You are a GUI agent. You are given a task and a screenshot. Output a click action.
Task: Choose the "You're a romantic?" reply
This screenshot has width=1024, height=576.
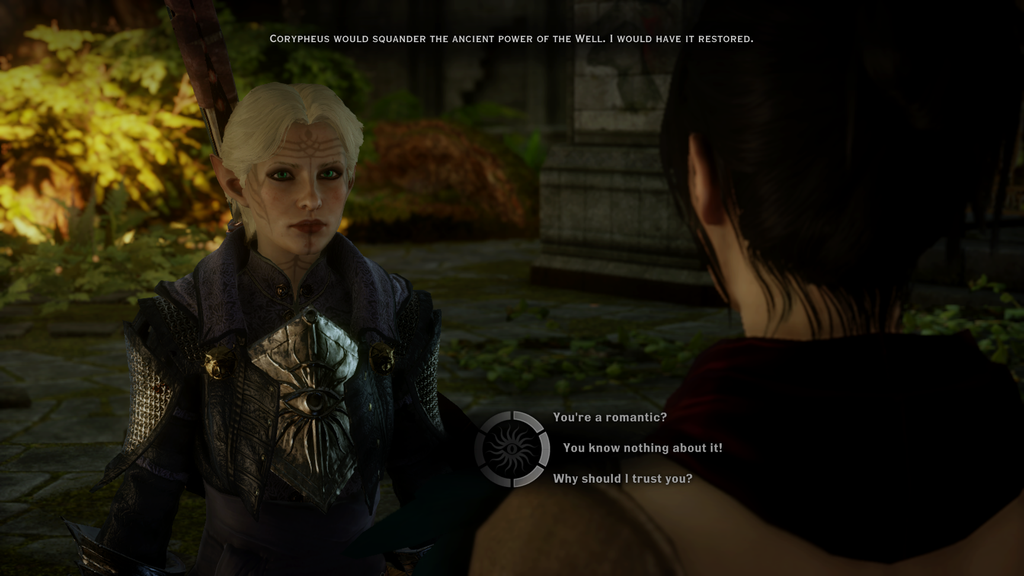pyautogui.click(x=609, y=417)
